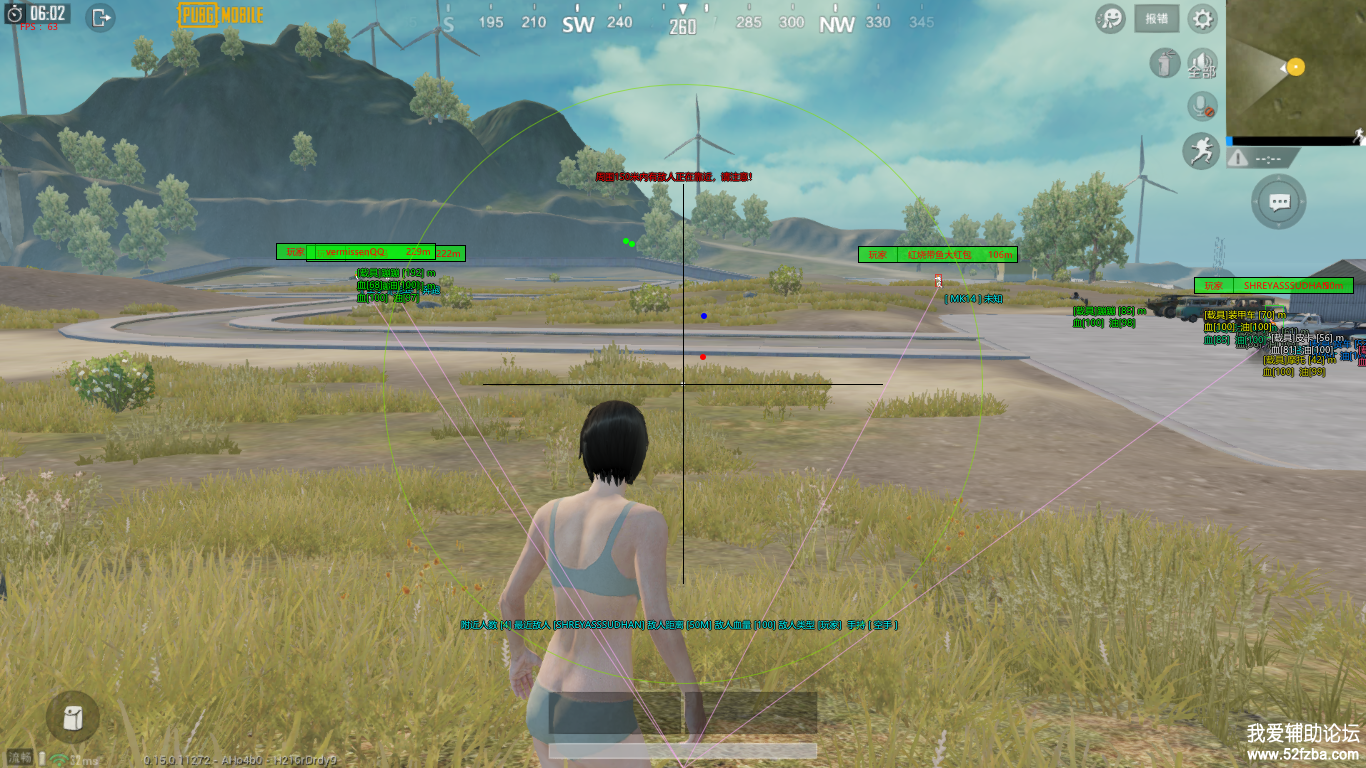The image size is (1366, 768).
Task: Open the backpack inventory
Action: (73, 717)
